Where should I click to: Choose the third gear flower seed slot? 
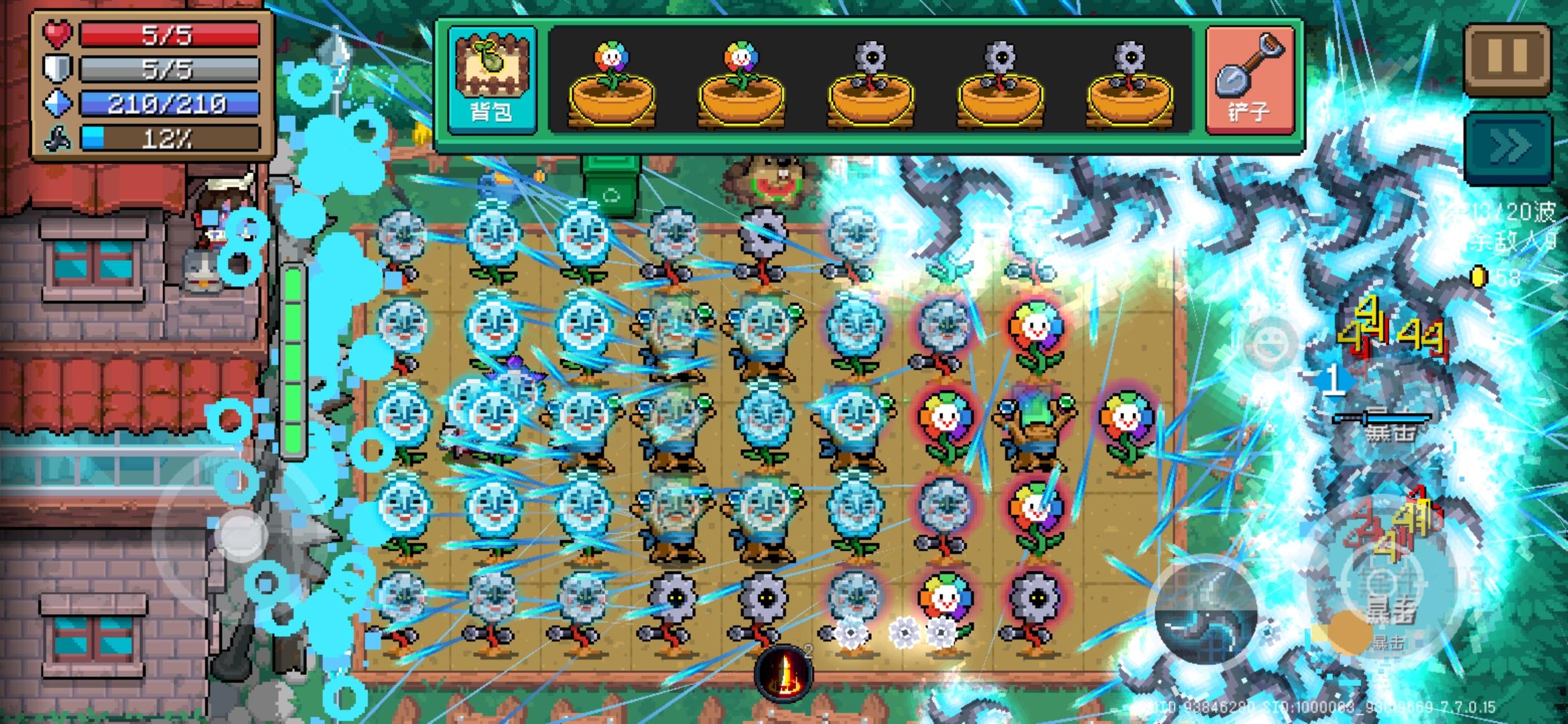871,80
